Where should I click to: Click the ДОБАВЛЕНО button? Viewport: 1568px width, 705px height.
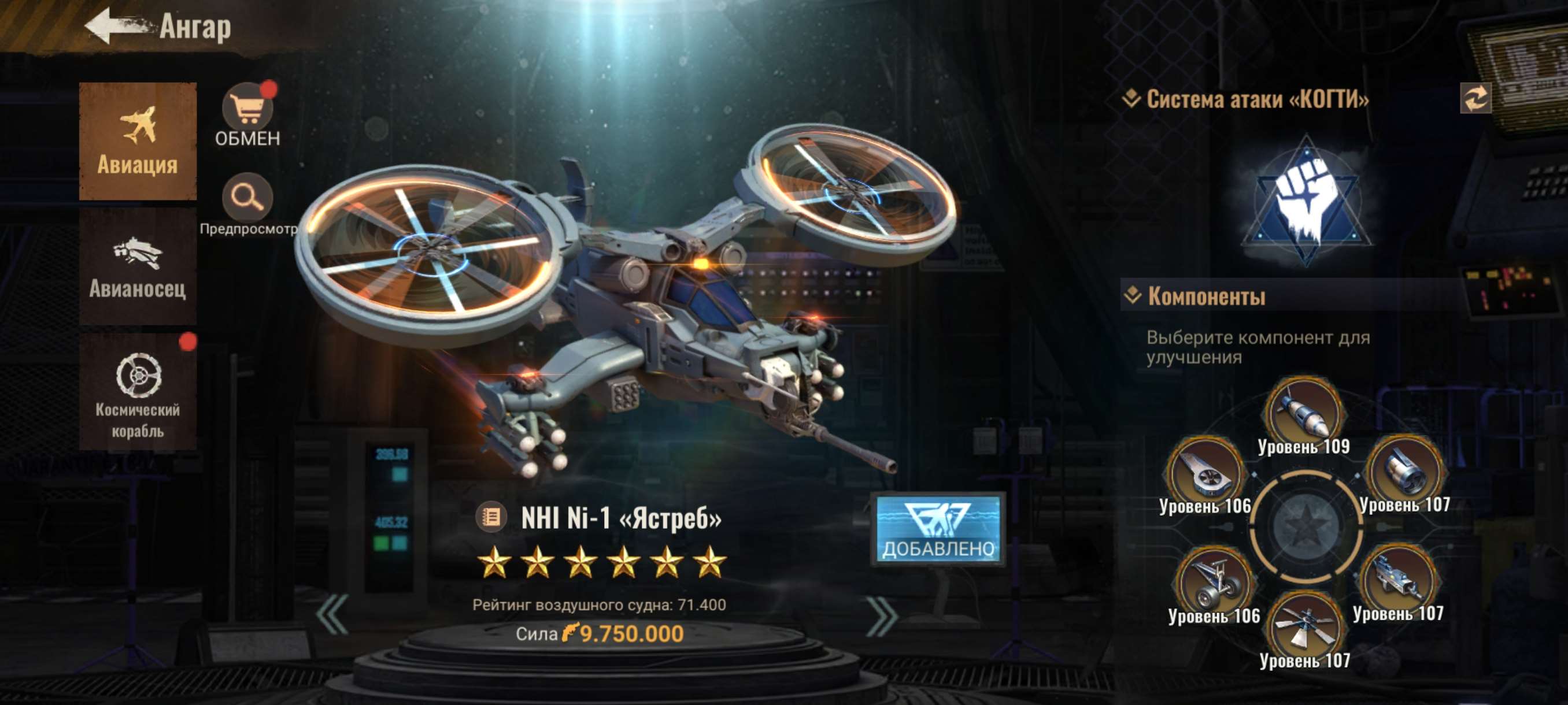[x=938, y=529]
